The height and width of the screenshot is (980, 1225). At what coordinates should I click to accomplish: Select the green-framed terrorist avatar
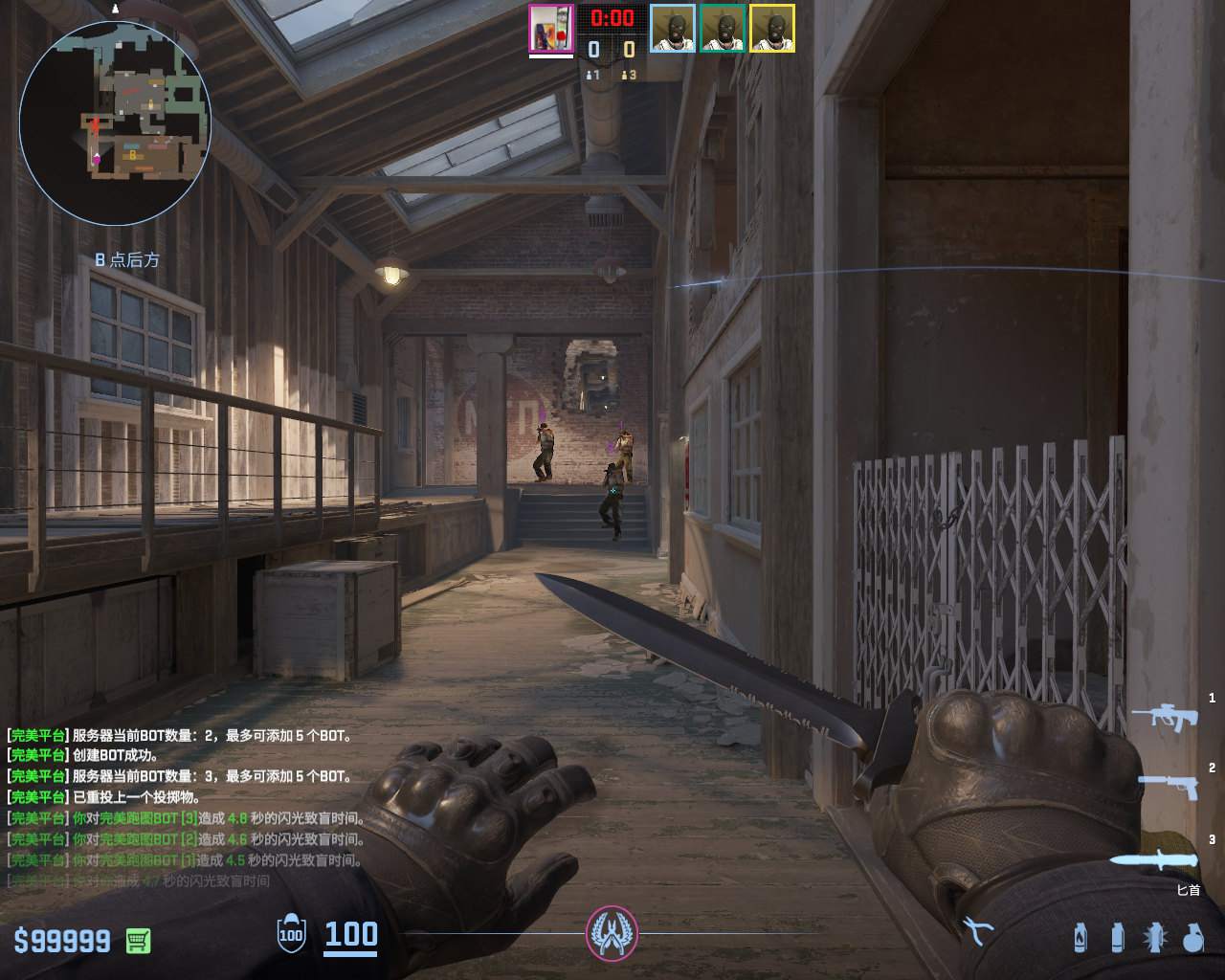coord(723,29)
